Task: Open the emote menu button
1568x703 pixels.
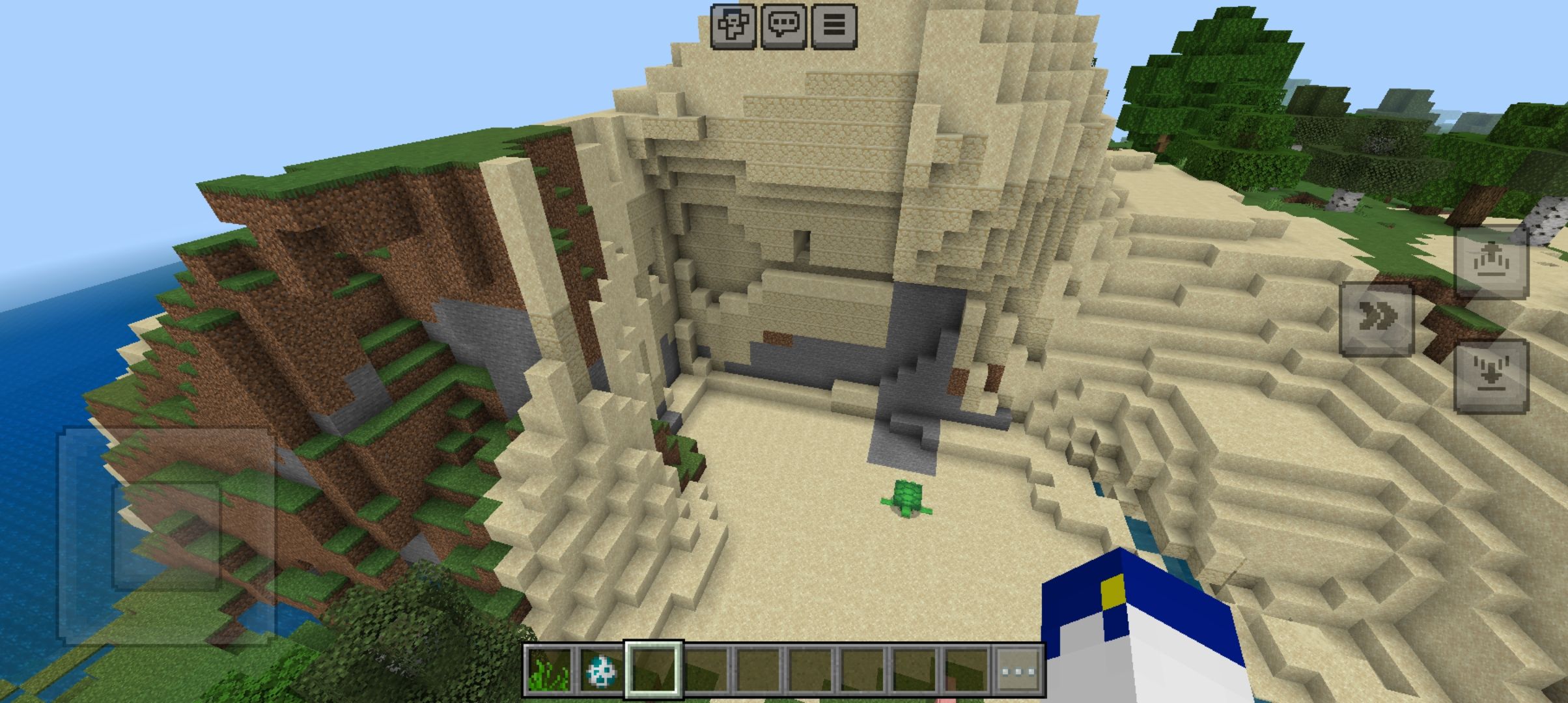Action: pyautogui.click(x=733, y=26)
